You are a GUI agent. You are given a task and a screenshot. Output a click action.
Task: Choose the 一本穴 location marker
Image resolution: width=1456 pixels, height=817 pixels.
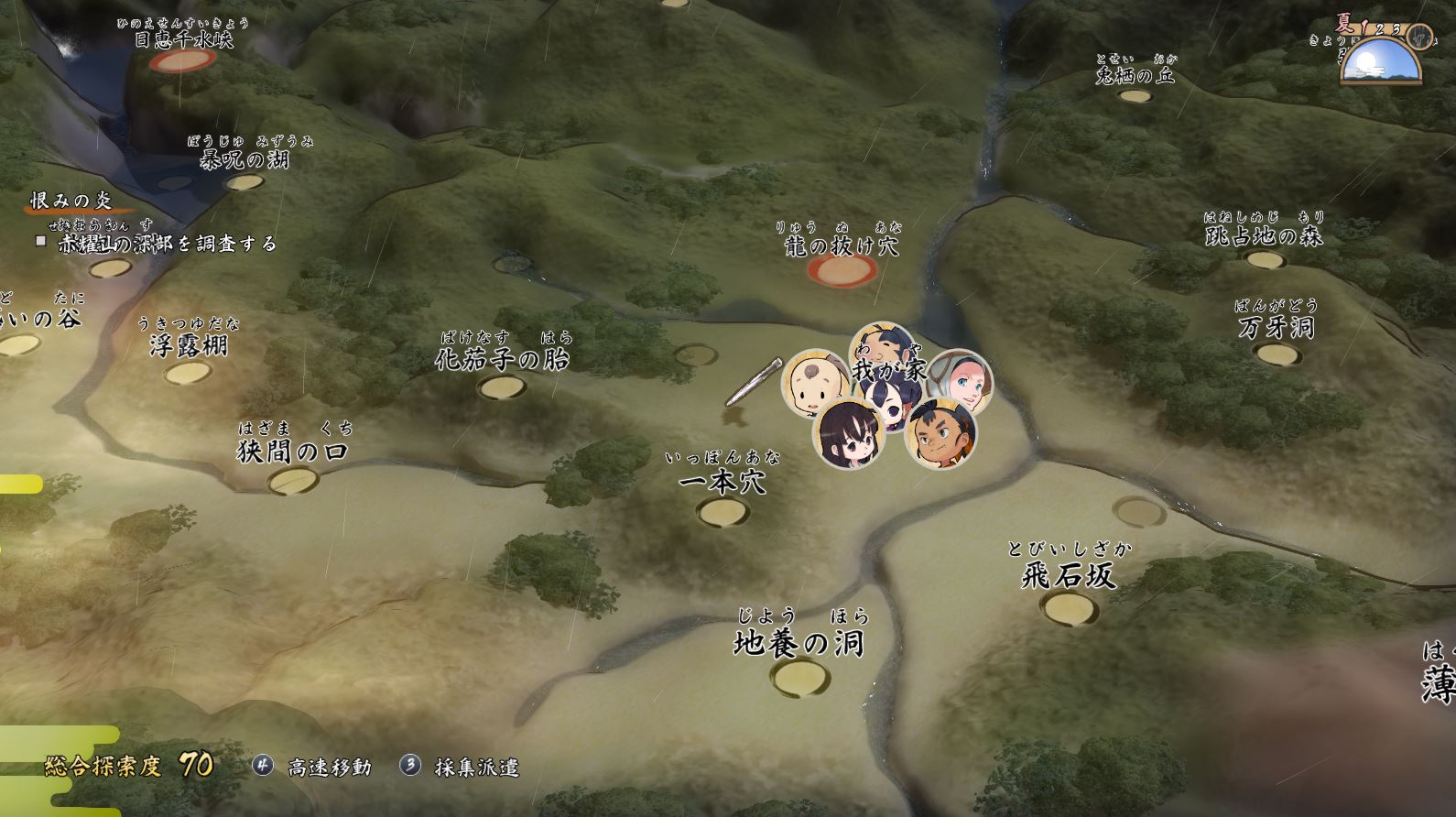723,511
